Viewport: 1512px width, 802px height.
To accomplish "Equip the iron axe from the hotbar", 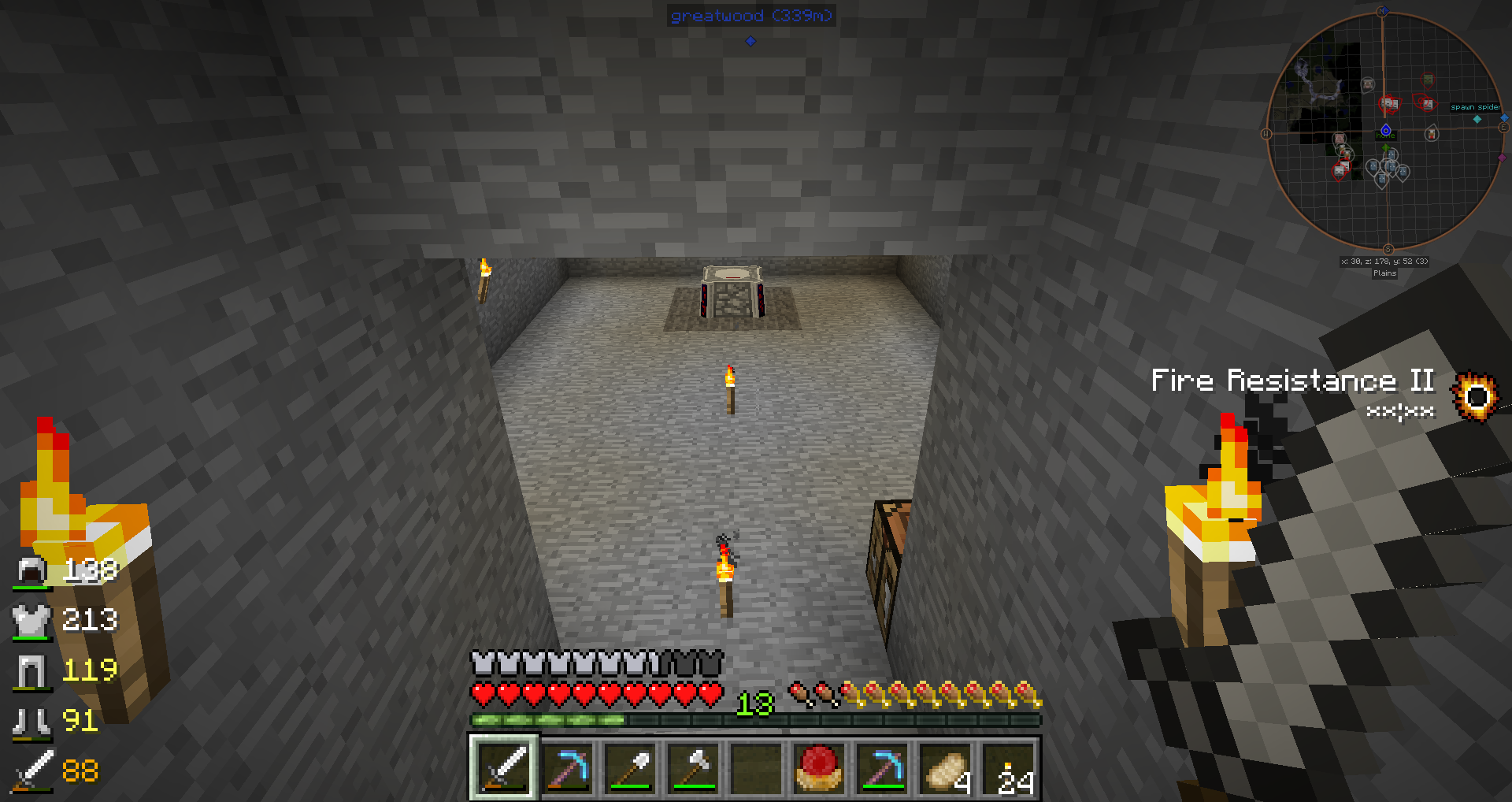I will click(x=693, y=767).
